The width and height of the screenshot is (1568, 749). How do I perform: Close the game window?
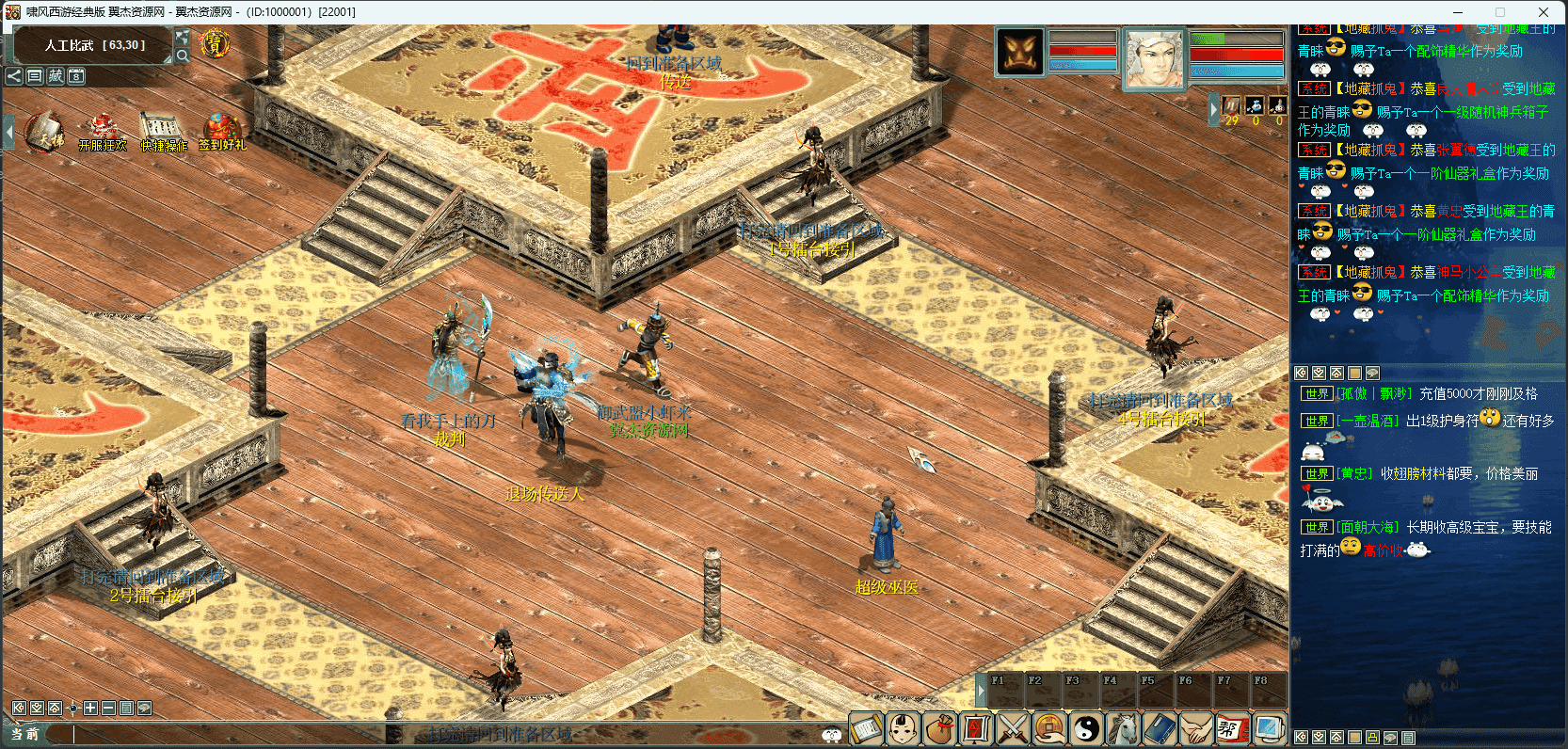[x=1544, y=12]
